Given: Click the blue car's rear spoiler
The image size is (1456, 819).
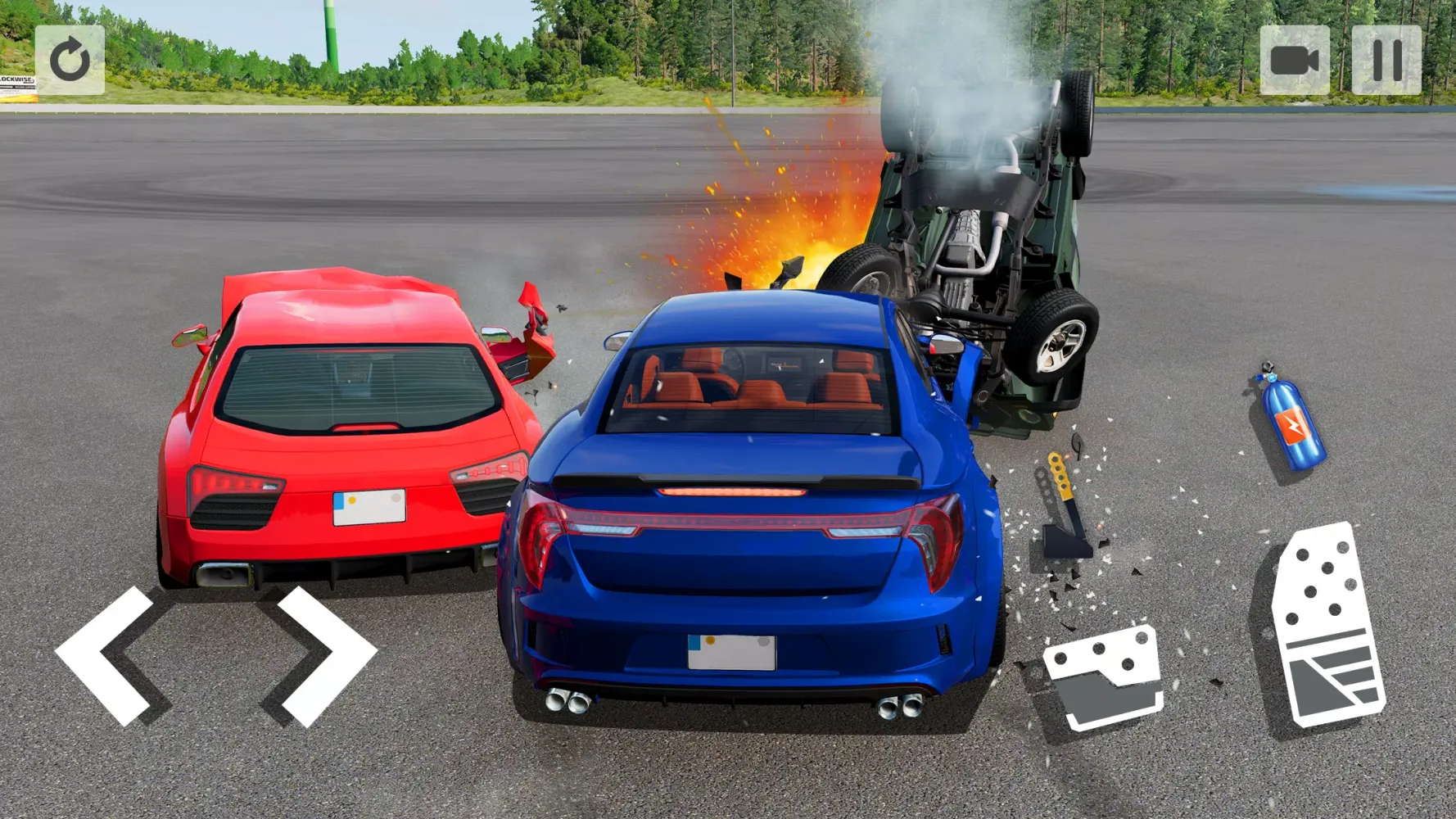Looking at the screenshot, I should (729, 479).
